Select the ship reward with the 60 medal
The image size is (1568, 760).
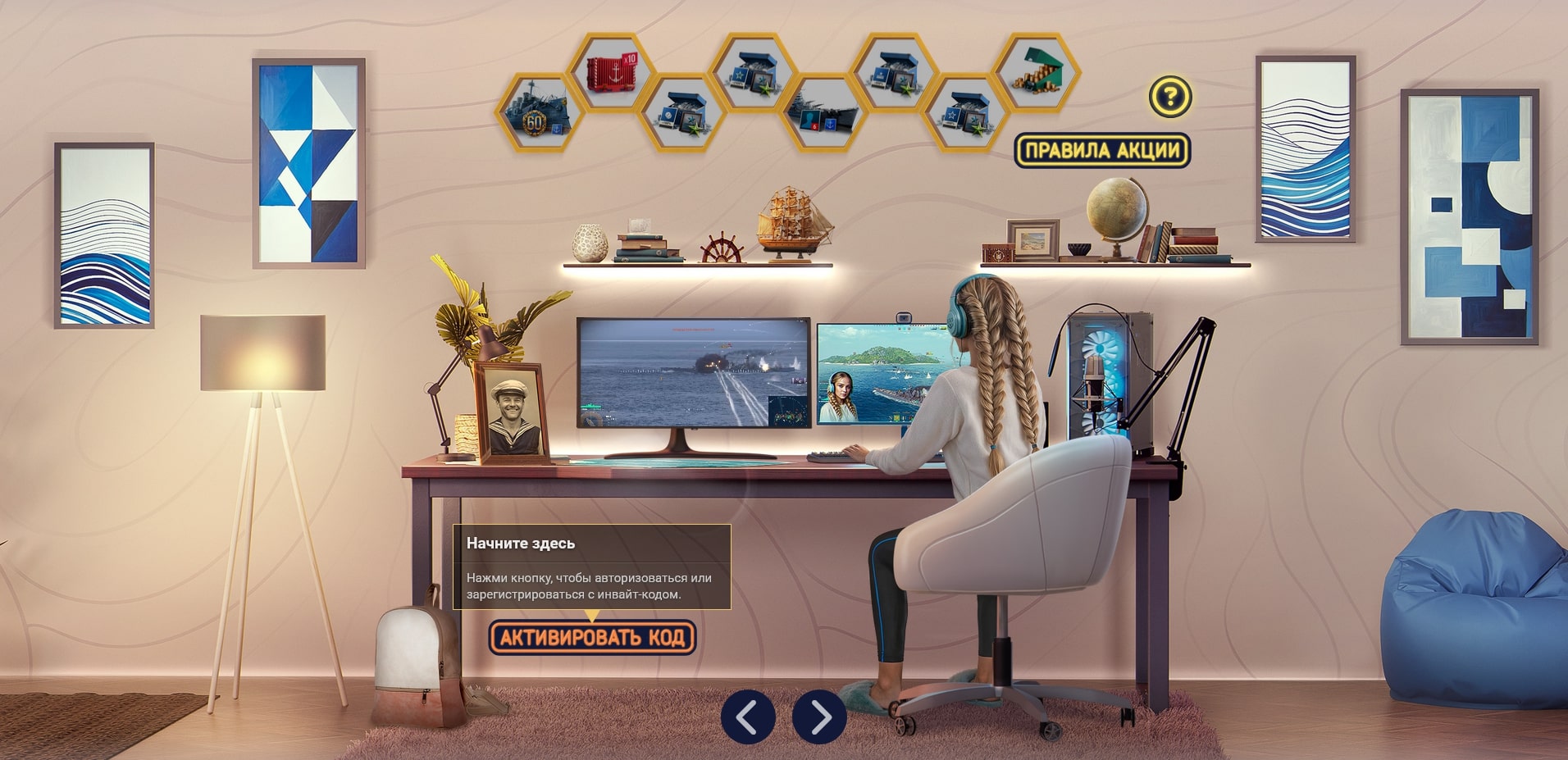[538, 112]
